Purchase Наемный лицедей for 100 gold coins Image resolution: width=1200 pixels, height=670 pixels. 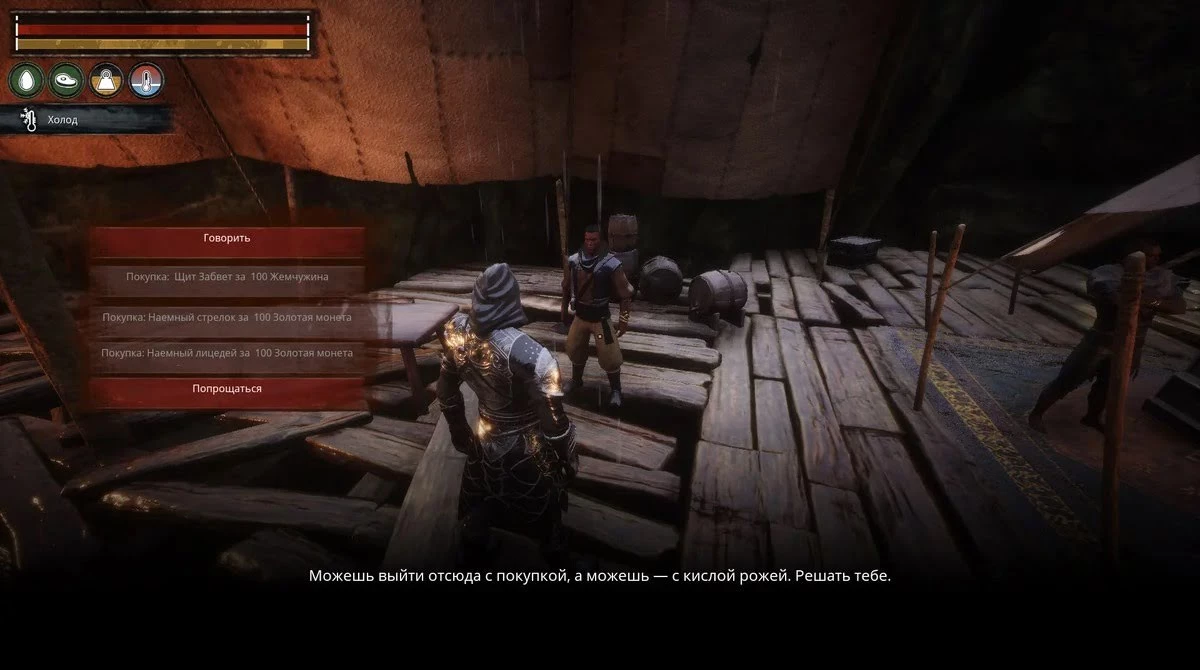tap(227, 352)
